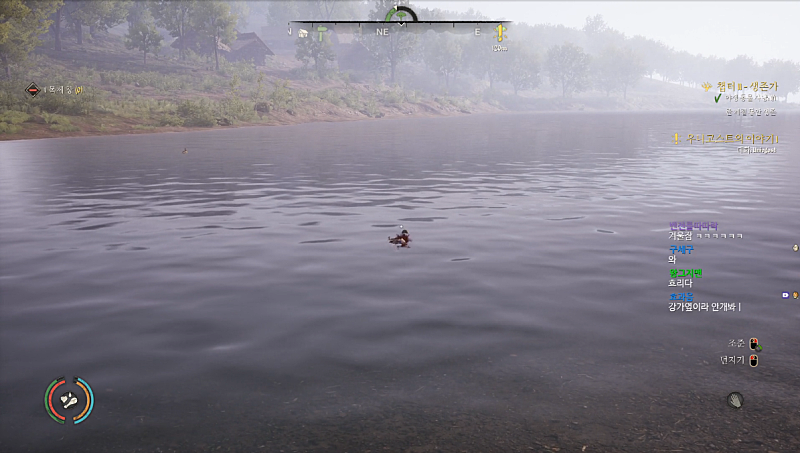Click the circular health and stamina gauge
Screen dimensions: 800x453
pos(69,400)
